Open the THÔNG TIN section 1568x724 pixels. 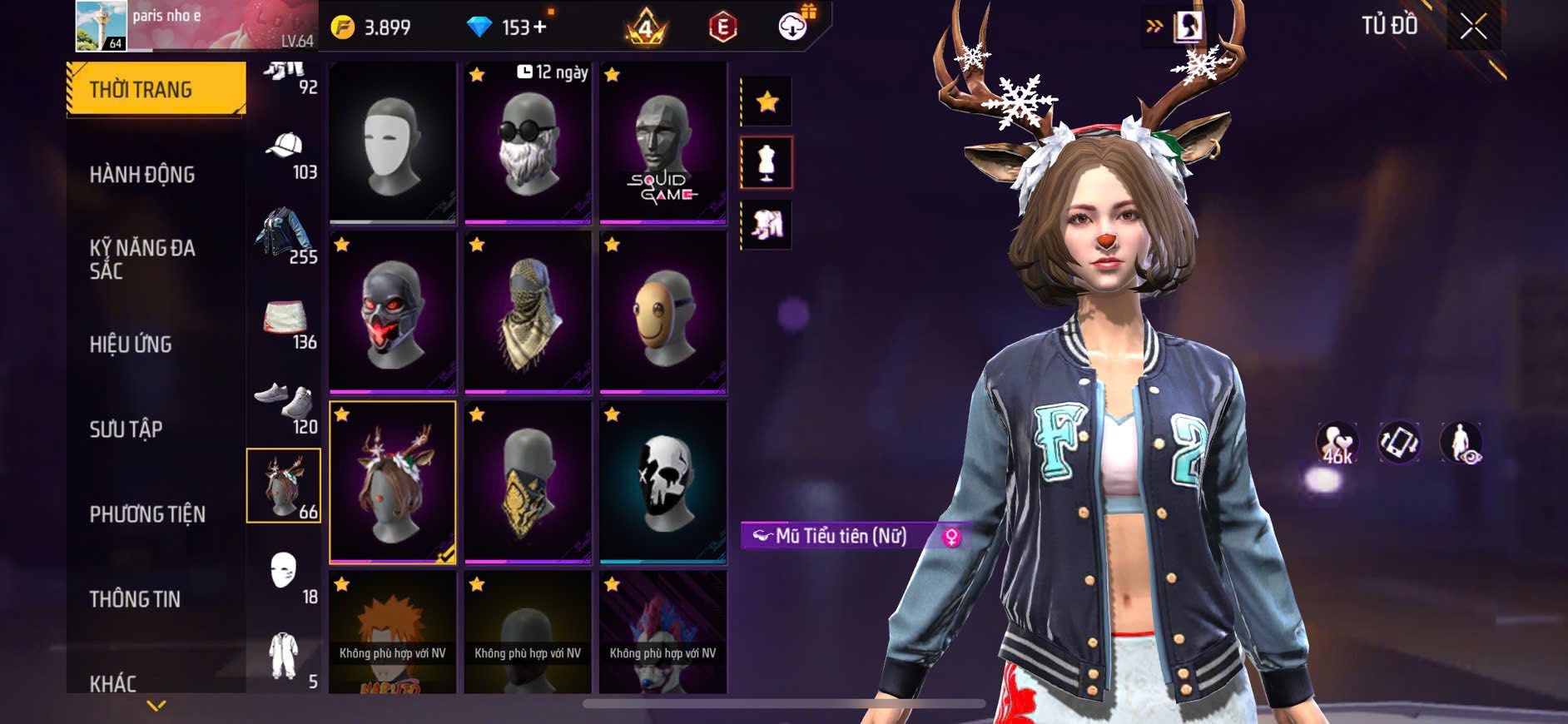[x=135, y=599]
